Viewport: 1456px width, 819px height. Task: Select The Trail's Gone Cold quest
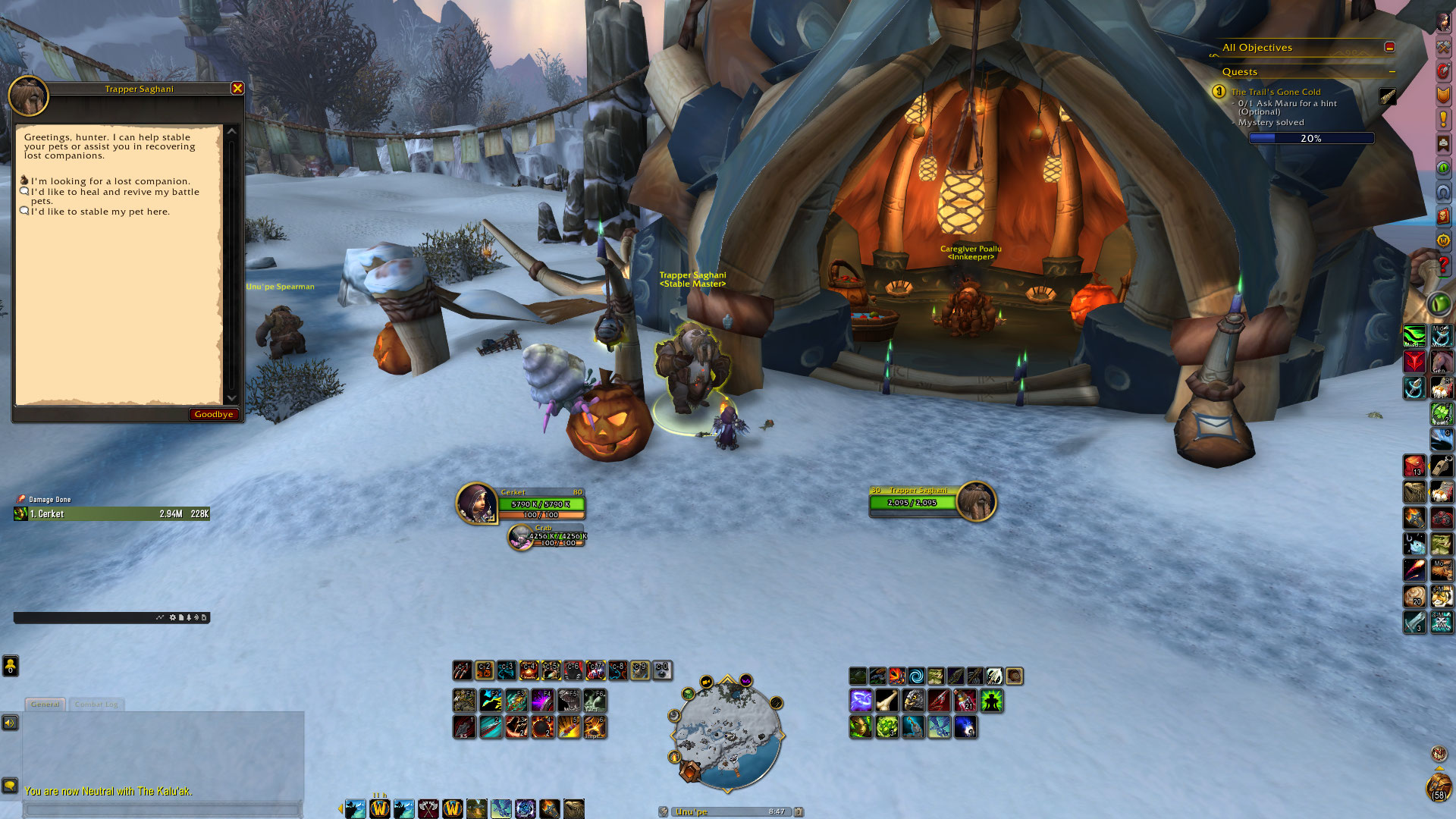click(x=1276, y=92)
